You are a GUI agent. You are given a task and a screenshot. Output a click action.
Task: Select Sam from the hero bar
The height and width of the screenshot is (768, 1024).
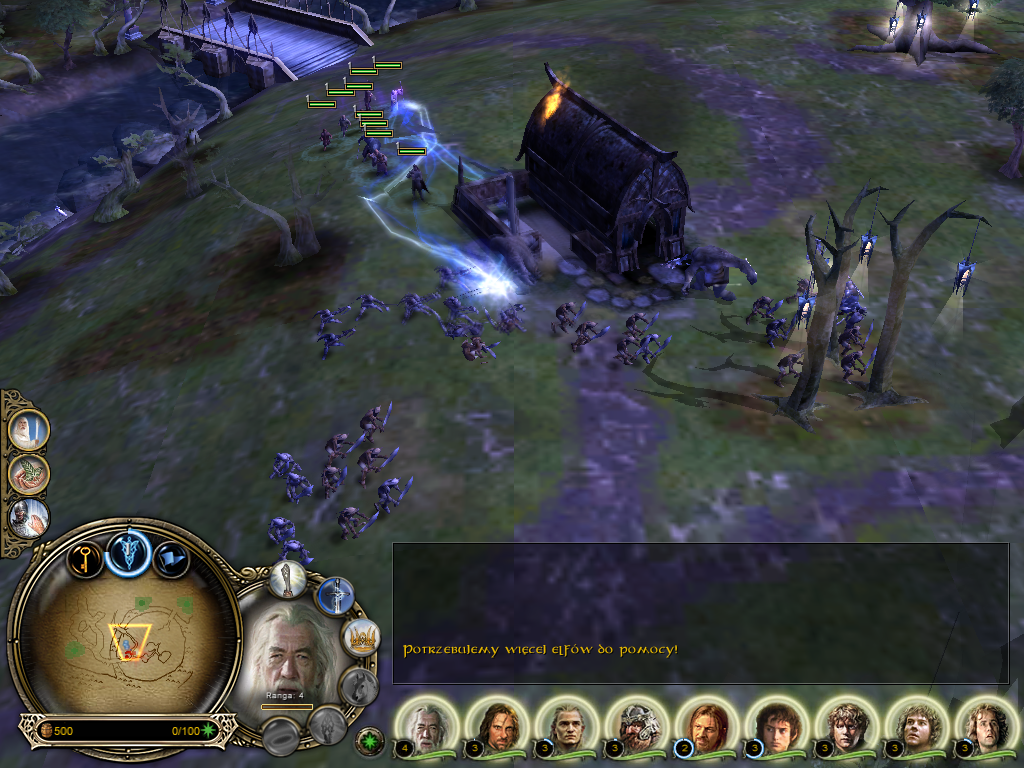[847, 725]
